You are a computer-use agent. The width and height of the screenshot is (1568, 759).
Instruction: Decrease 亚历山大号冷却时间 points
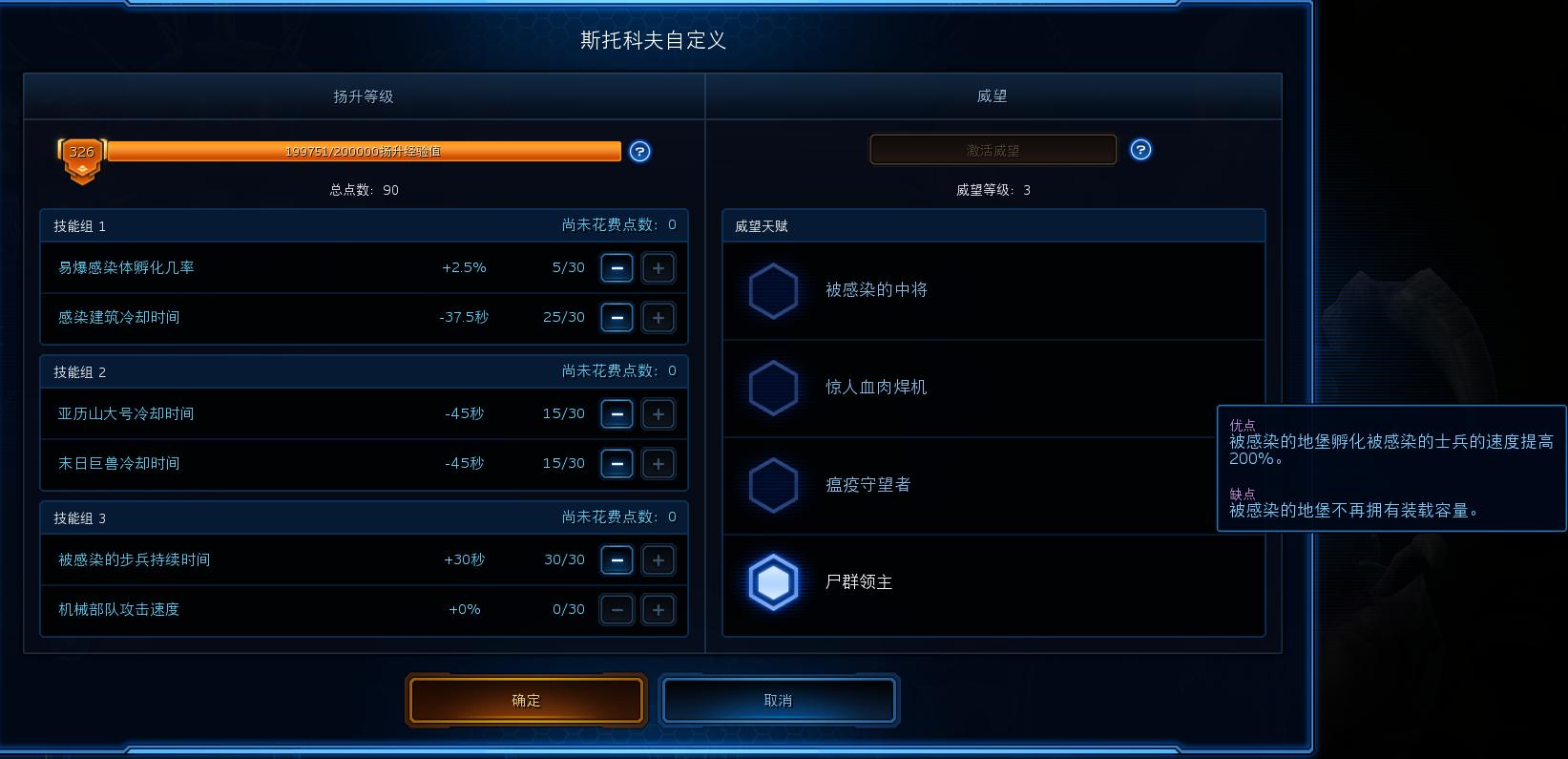617,413
